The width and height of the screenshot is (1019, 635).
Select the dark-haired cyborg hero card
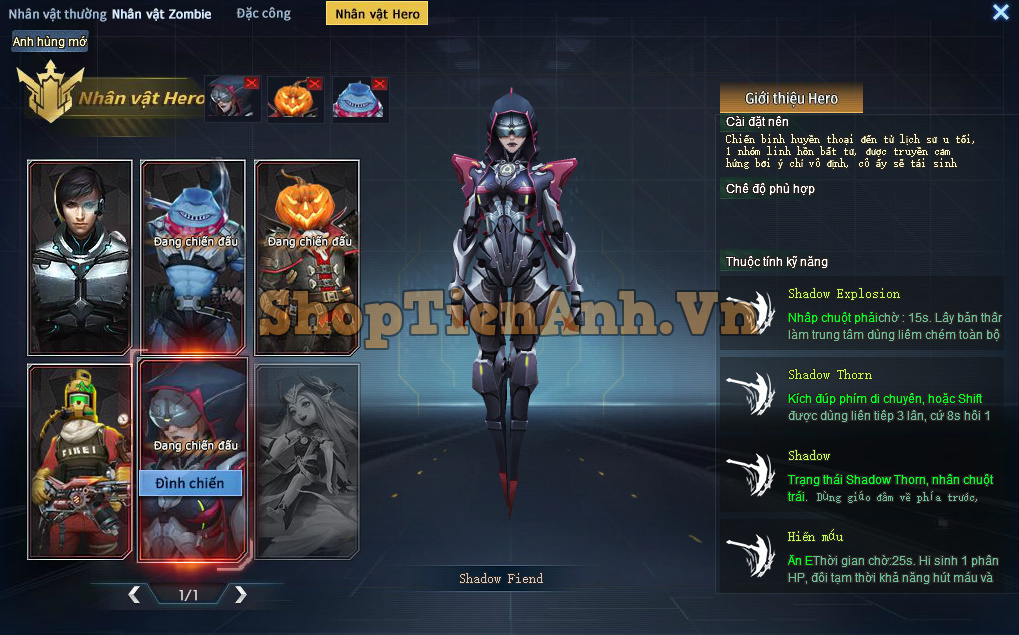[80, 257]
